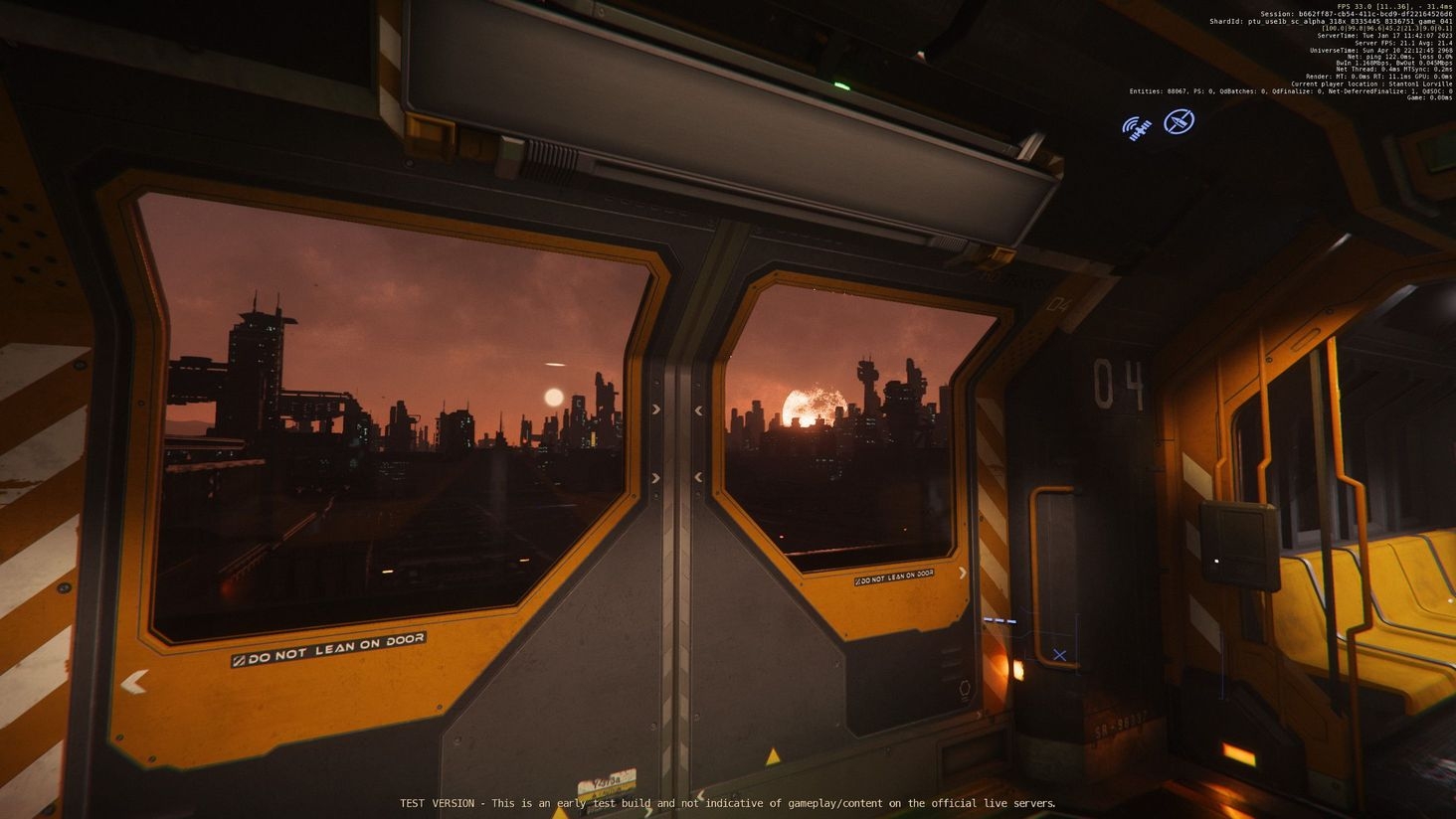This screenshot has width=1456, height=819.
Task: Select the crossed-out bullet armistice zone icon
Action: click(1180, 122)
